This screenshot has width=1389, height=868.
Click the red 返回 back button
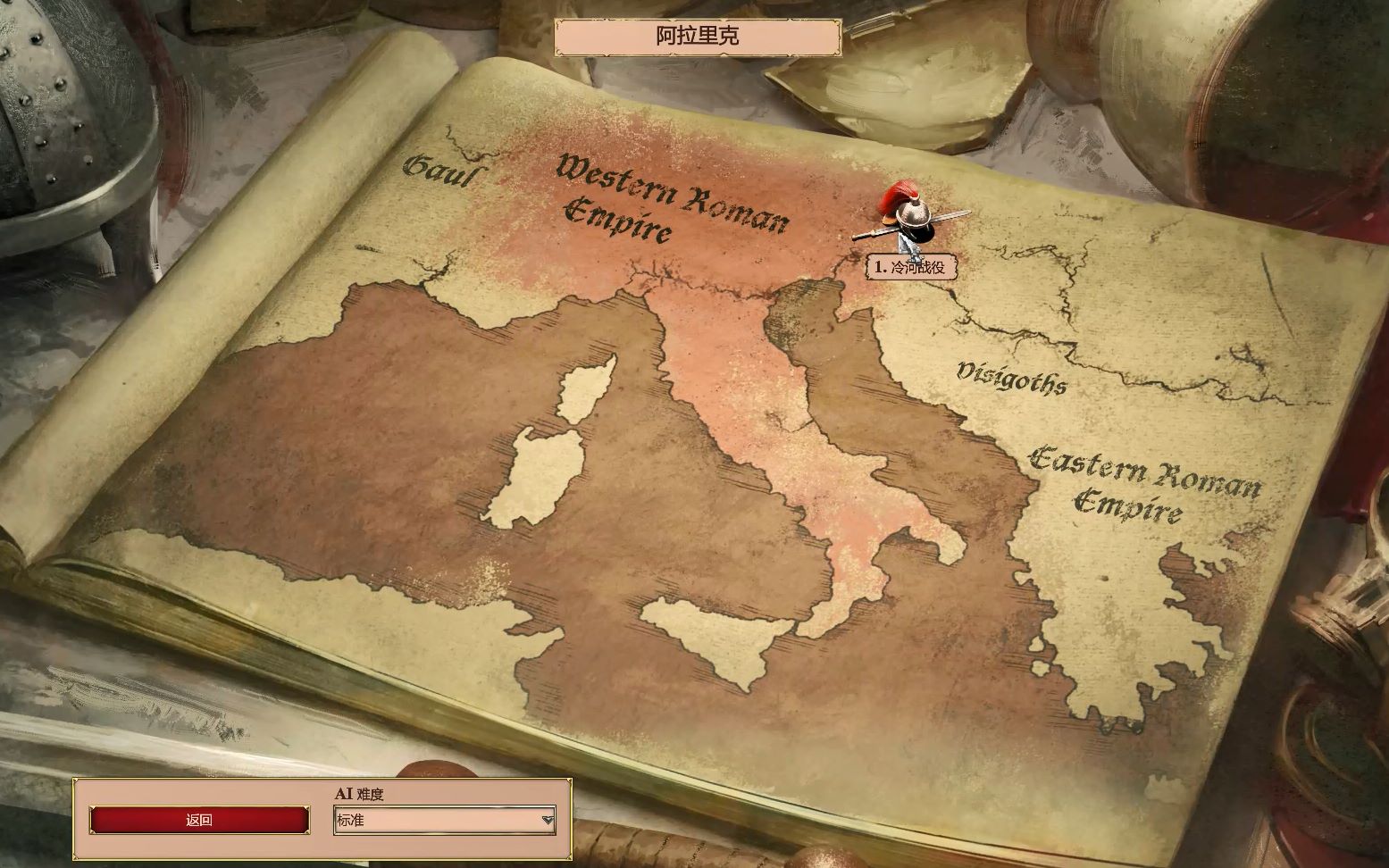coord(199,820)
